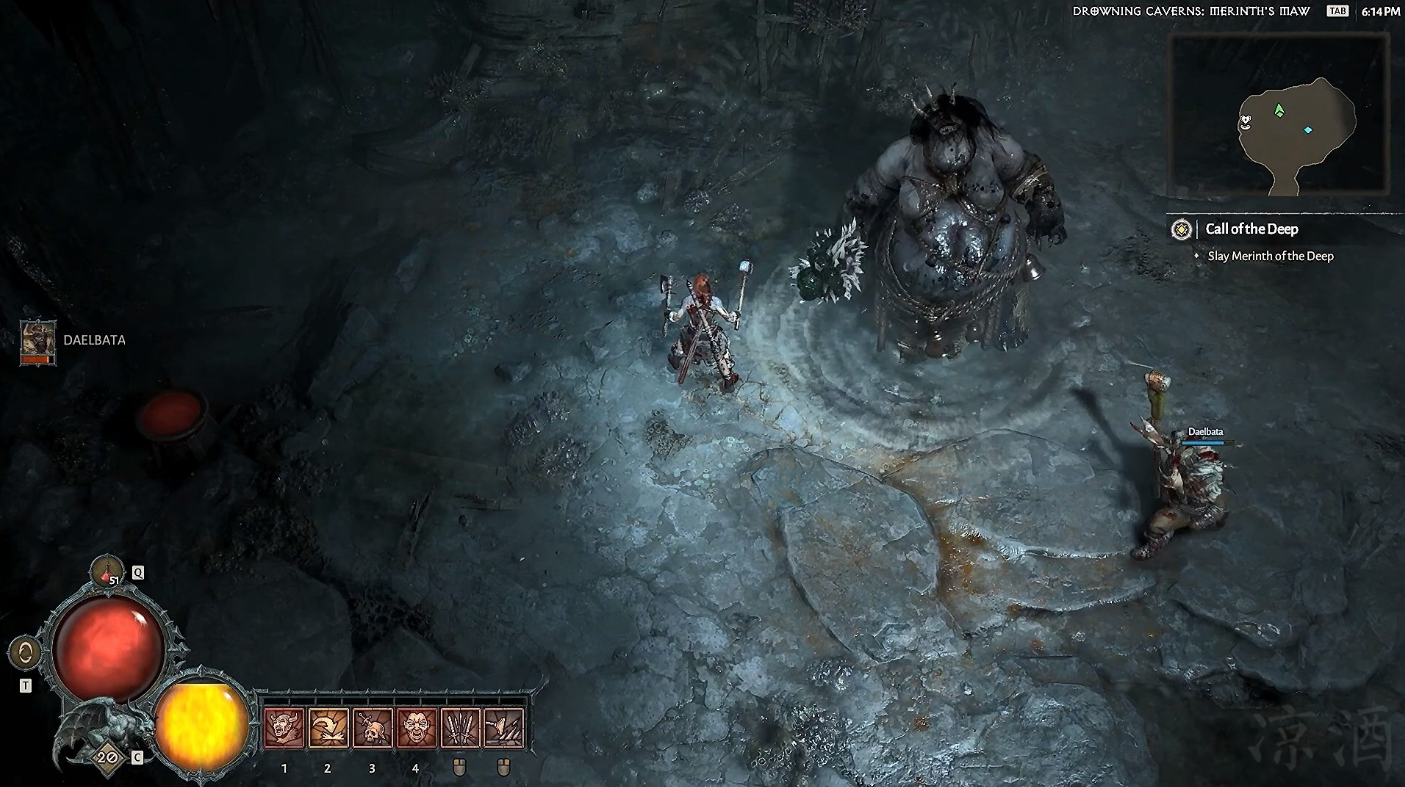Click the cyan diamond marker on minimap
Screen dimensions: 1405x787
click(x=1307, y=130)
